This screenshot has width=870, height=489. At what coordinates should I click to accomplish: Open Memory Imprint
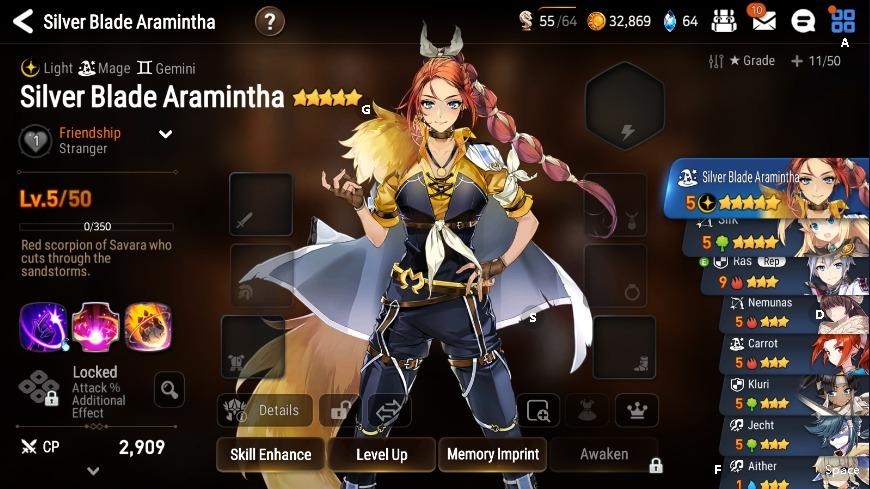pos(492,454)
